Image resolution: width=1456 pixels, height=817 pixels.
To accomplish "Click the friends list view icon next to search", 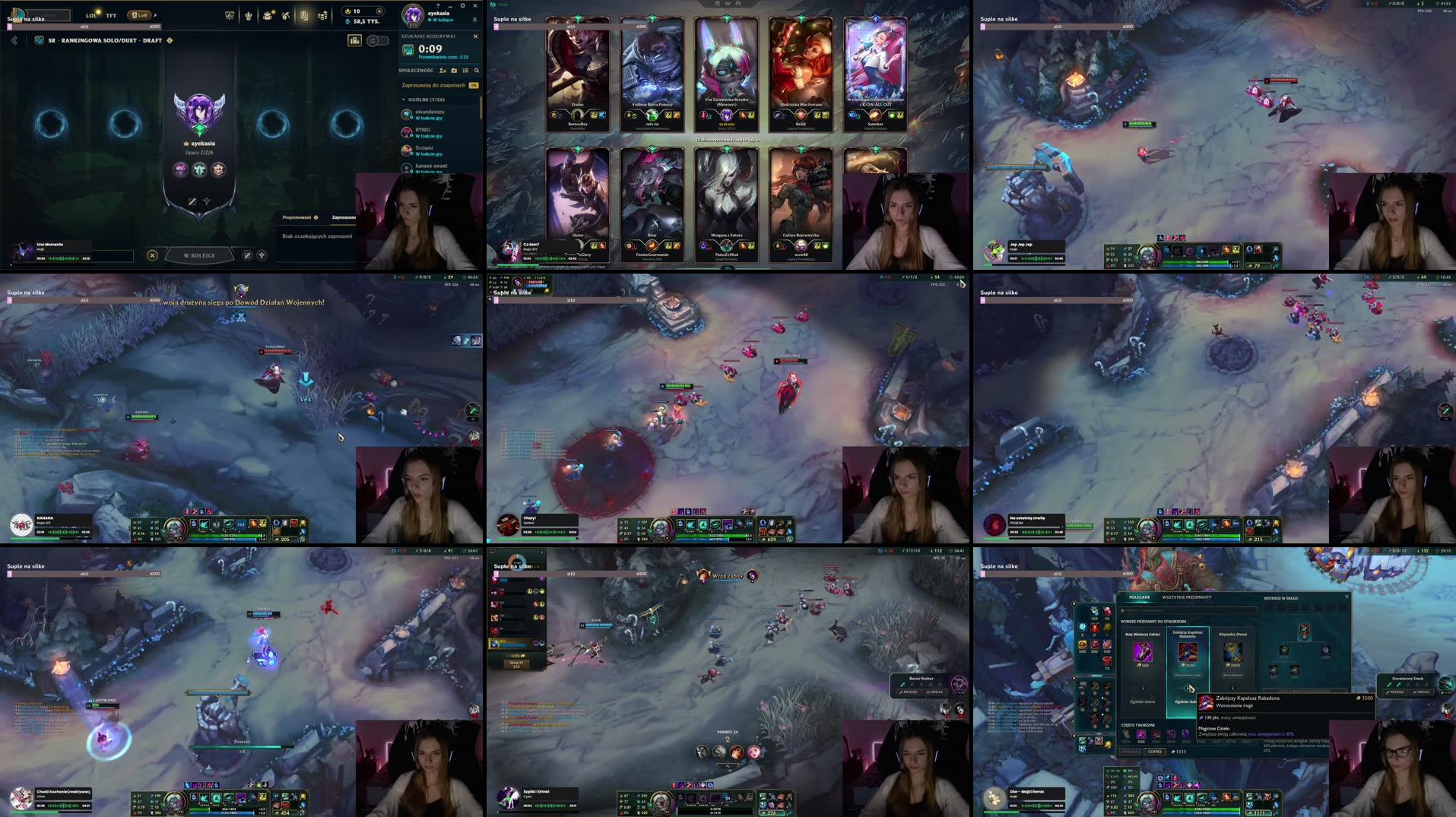I will (x=466, y=71).
